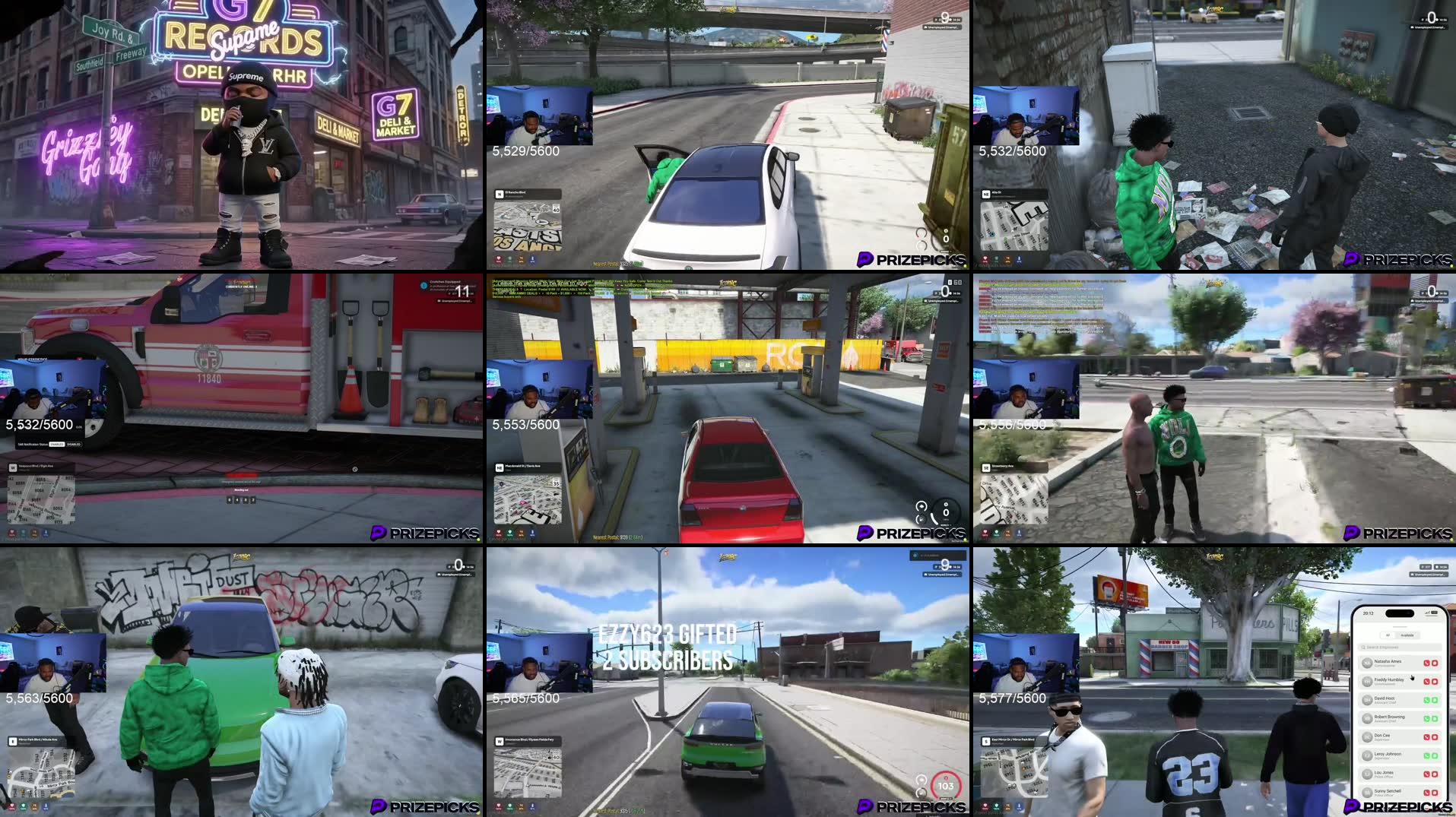Switch to the Available tab on the phone
Viewport: 1456px width, 817px height.
(x=1408, y=635)
